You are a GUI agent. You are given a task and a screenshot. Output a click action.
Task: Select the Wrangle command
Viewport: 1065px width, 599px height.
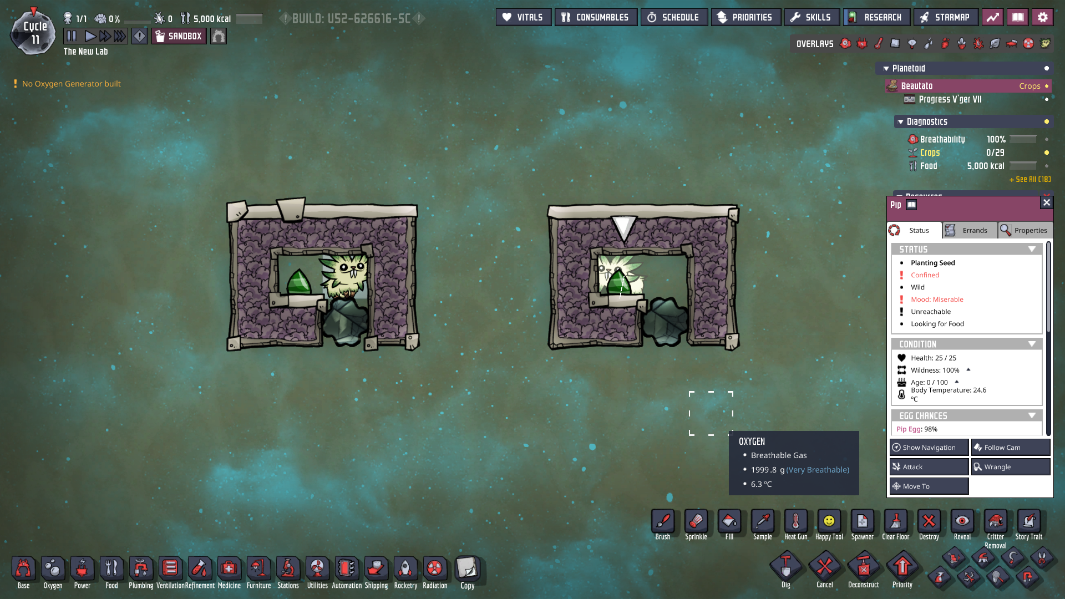pos(1010,467)
